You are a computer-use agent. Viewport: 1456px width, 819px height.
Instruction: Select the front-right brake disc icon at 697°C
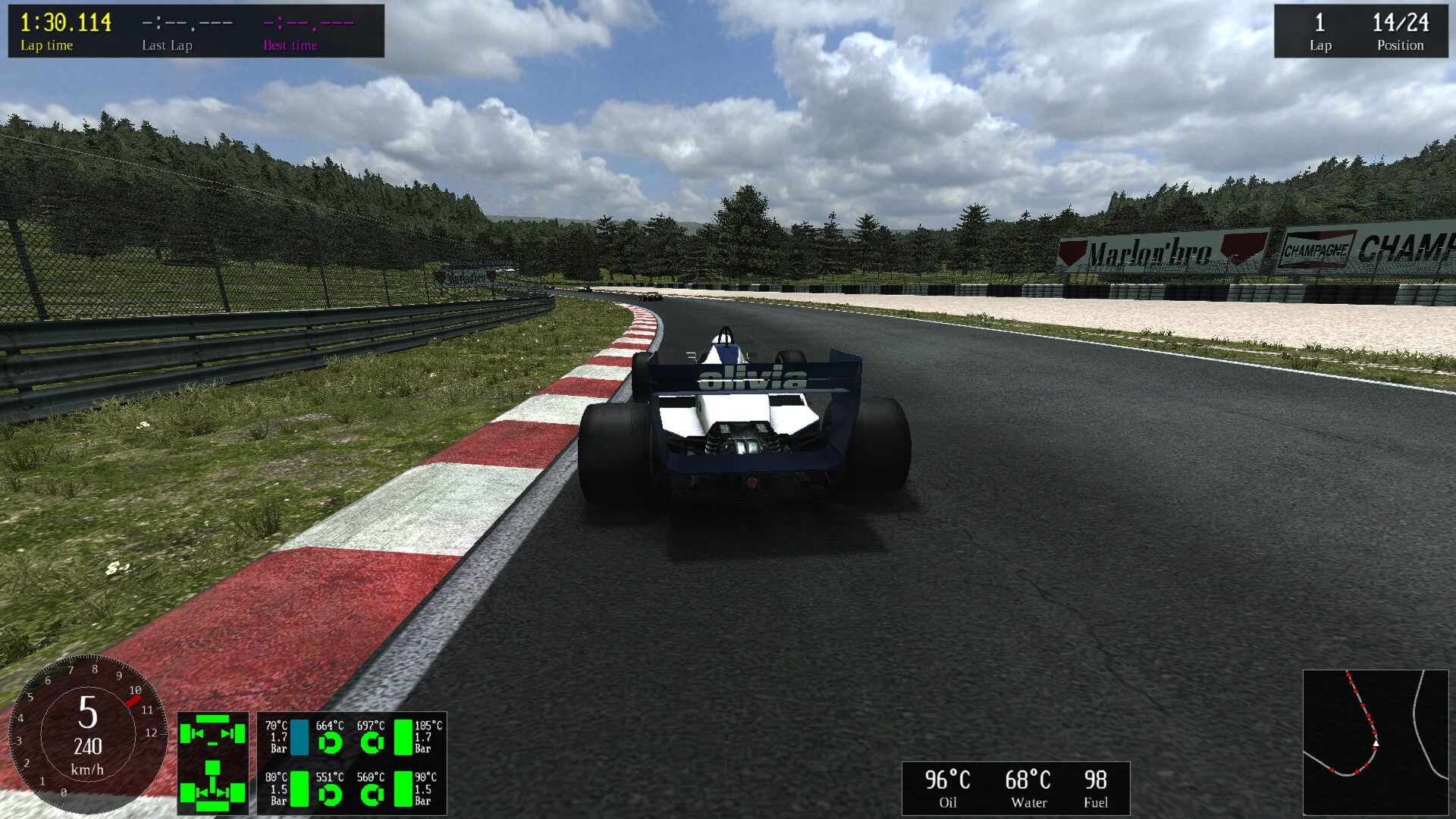point(371,742)
